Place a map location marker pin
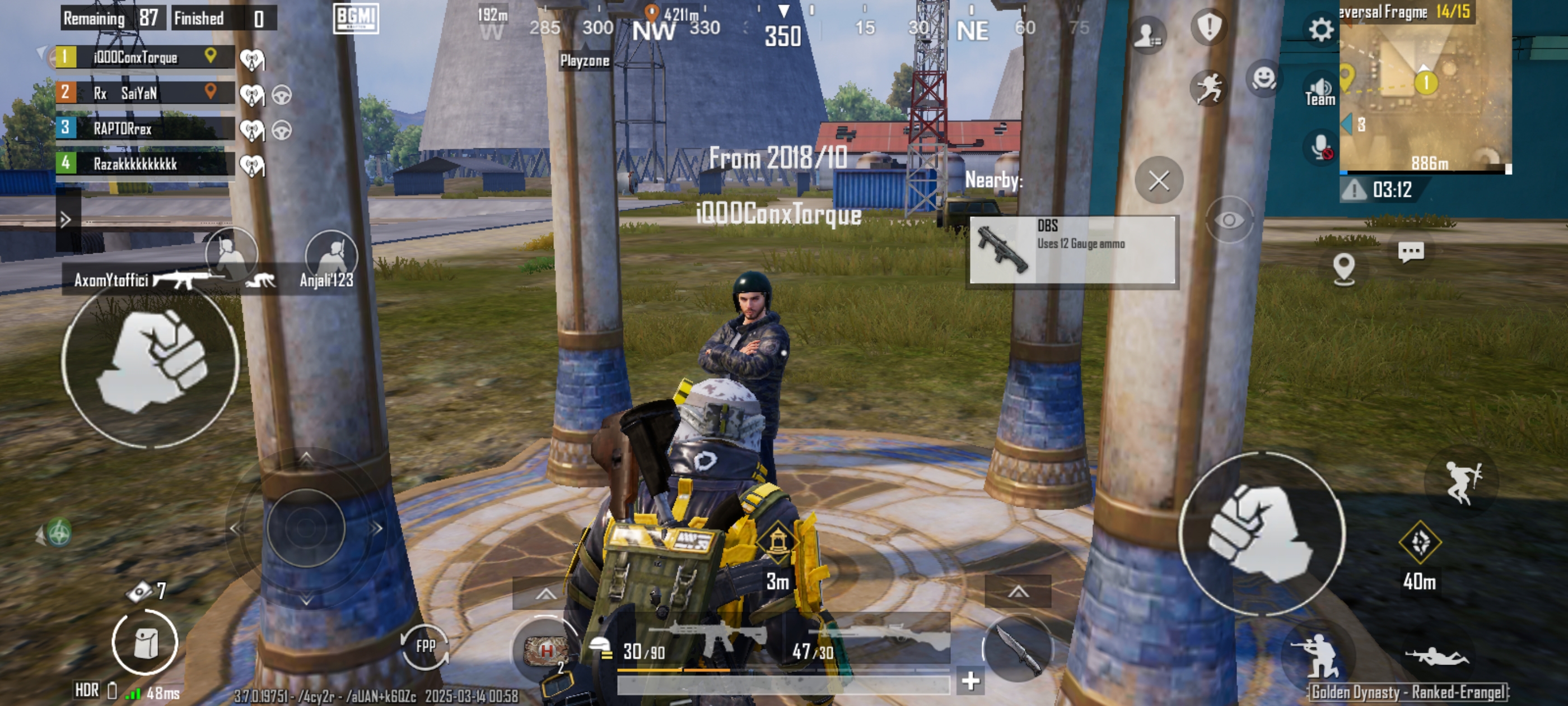 [1343, 267]
